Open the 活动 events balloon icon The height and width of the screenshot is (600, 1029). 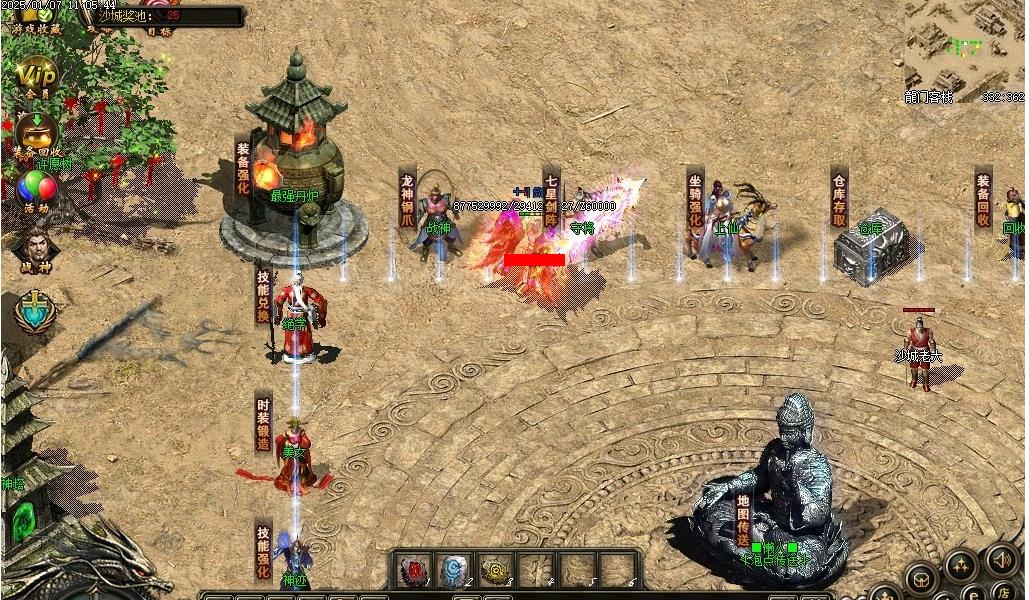tap(36, 189)
